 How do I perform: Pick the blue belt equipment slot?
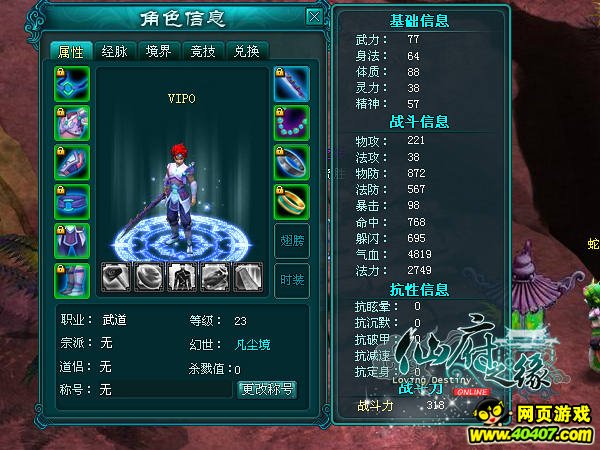click(72, 200)
